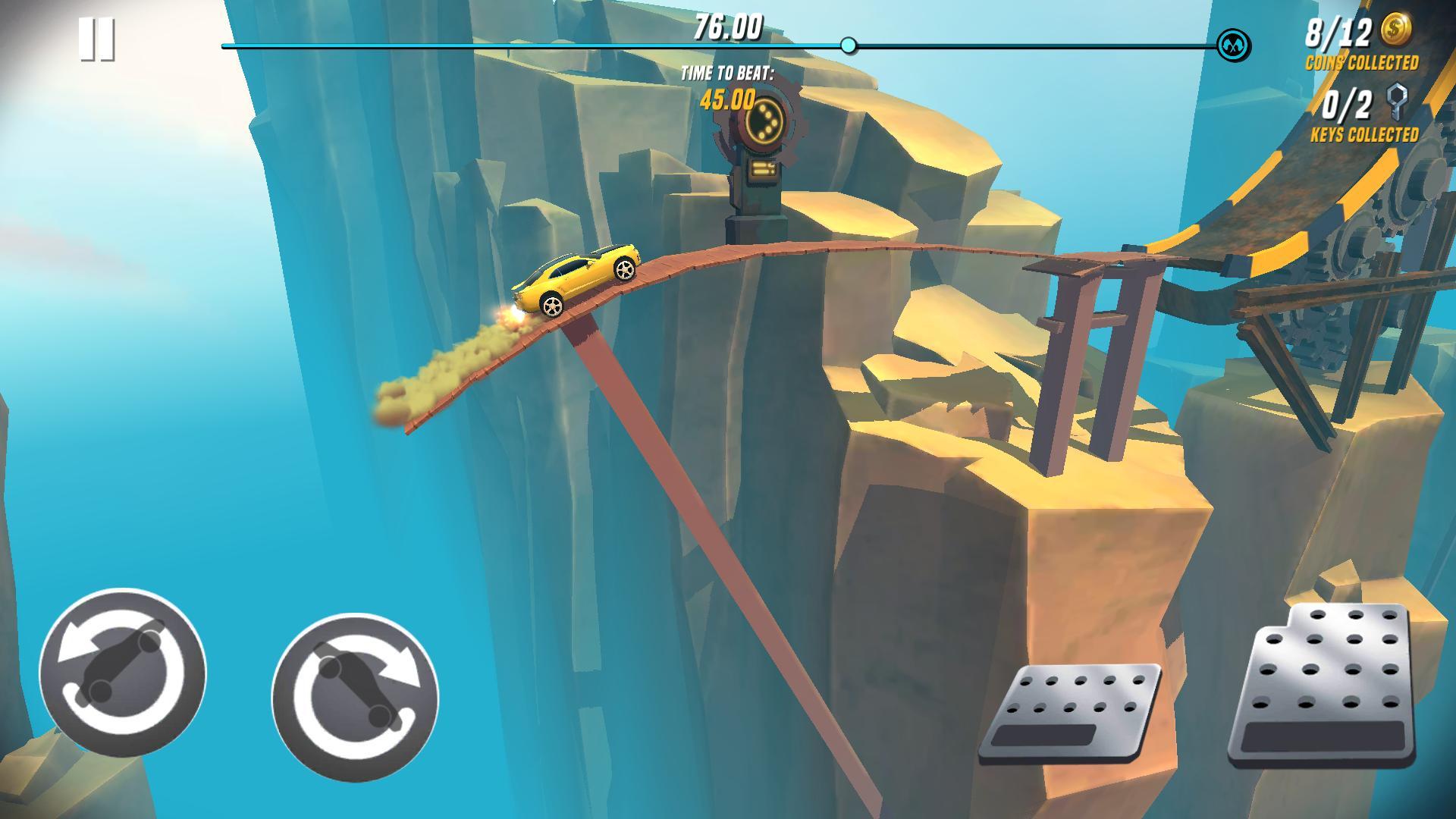Tap the KEYS COLLECTED text
The width and height of the screenshot is (1456, 819).
(x=1365, y=136)
